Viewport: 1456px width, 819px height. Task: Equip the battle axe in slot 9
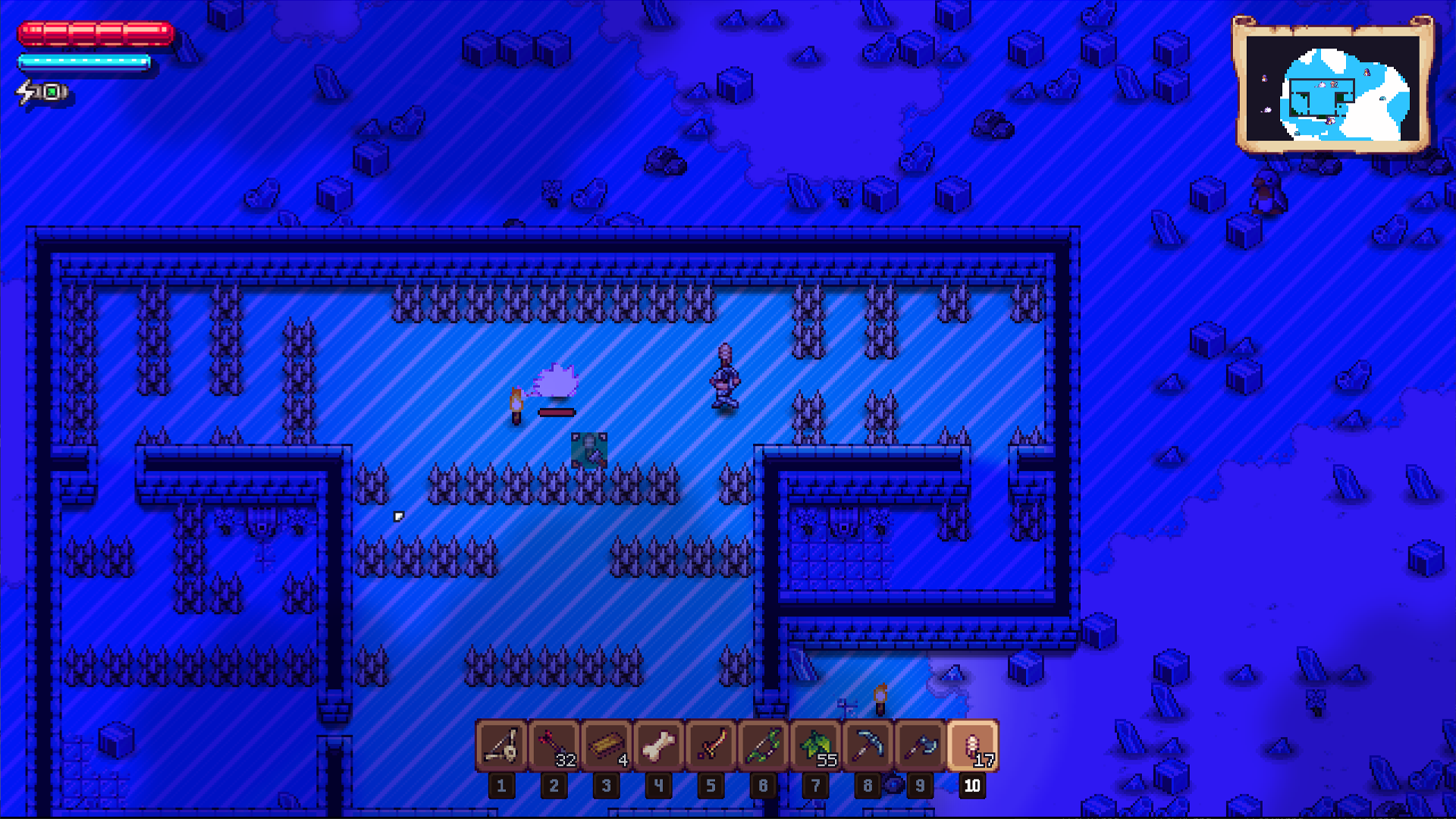[921, 747]
